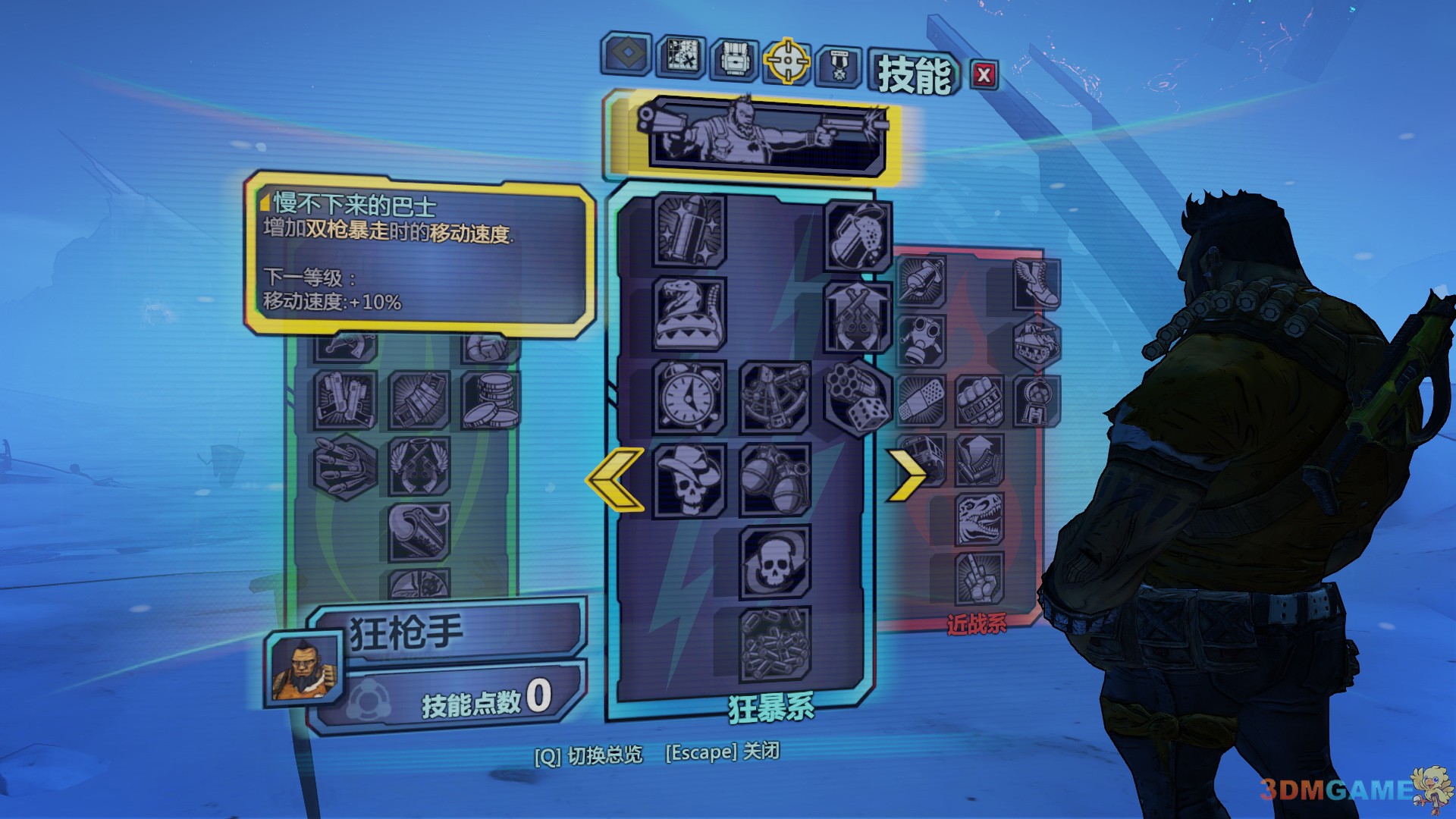Viewport: 1456px width, 819px height.
Task: Select the skull with circular arrow skill
Action: (x=774, y=562)
